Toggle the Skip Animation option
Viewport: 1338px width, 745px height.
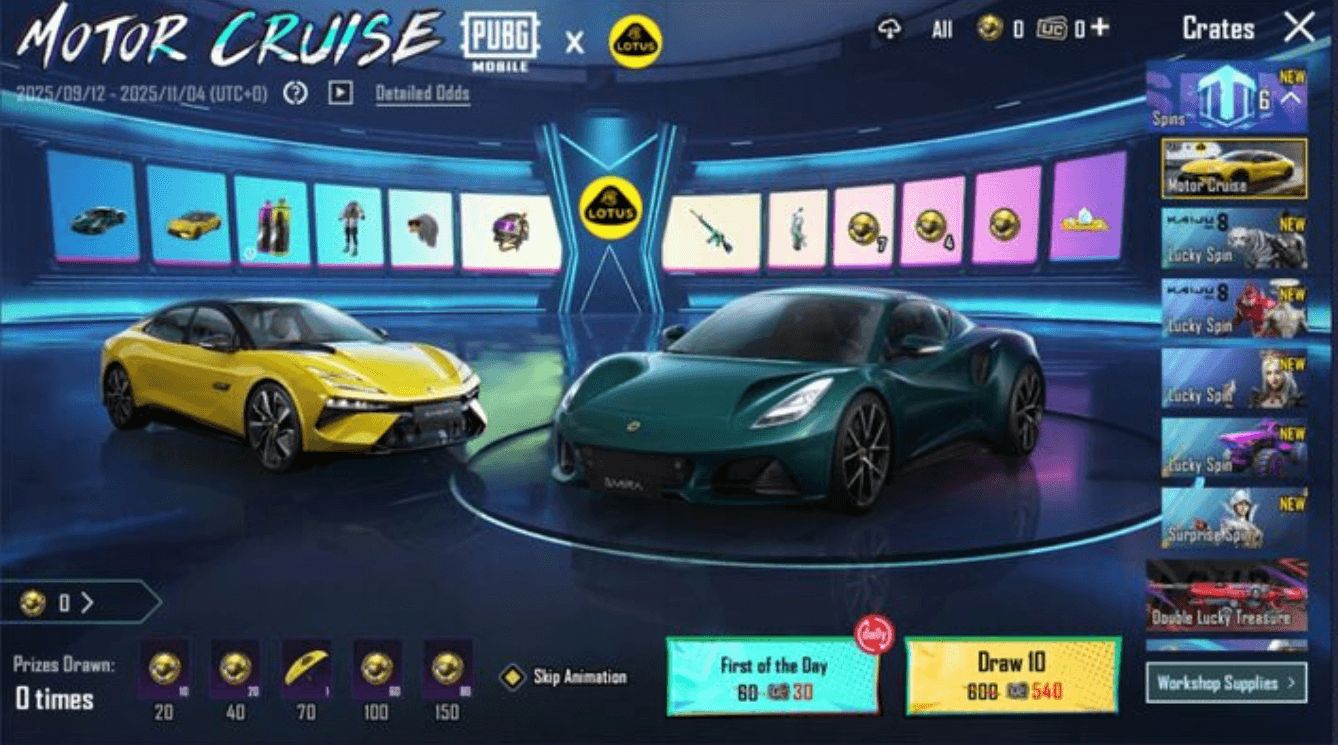pyautogui.click(x=512, y=677)
